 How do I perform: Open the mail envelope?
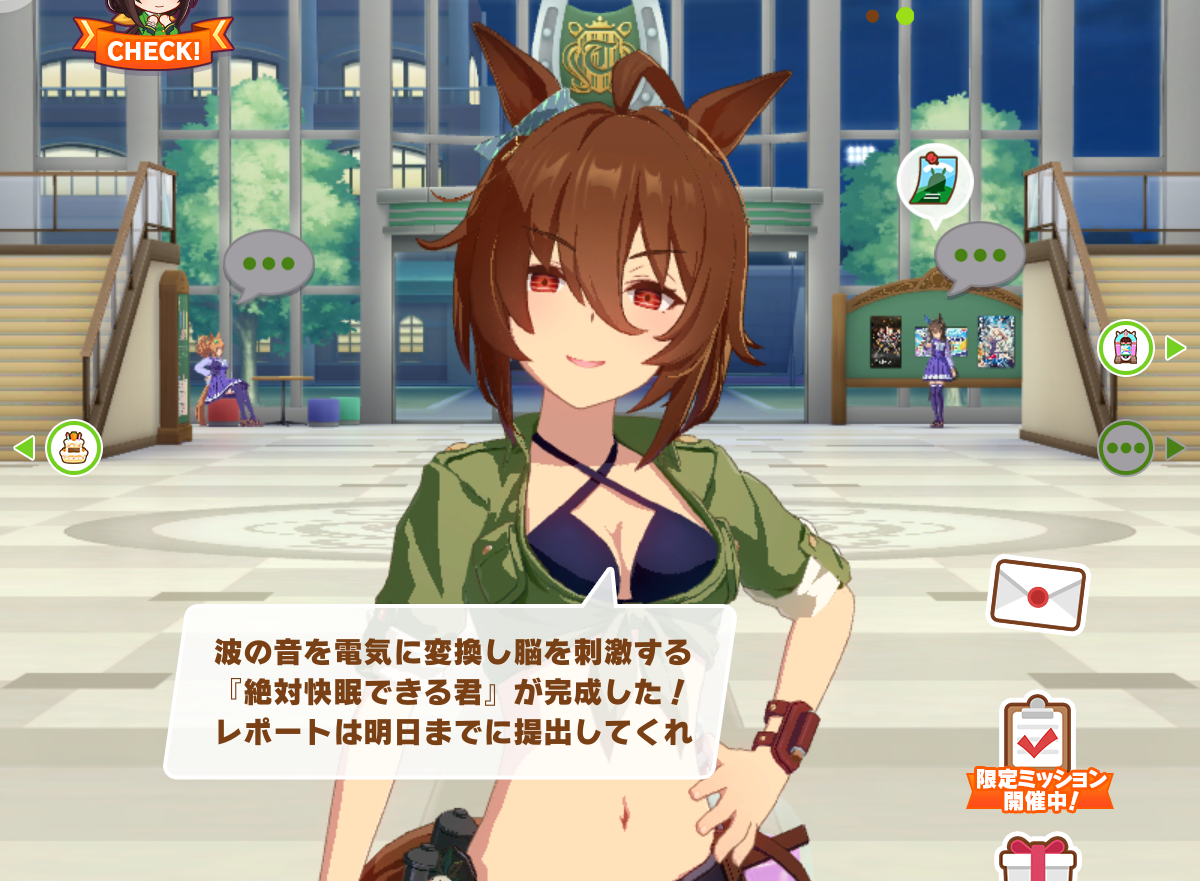pyautogui.click(x=1038, y=595)
